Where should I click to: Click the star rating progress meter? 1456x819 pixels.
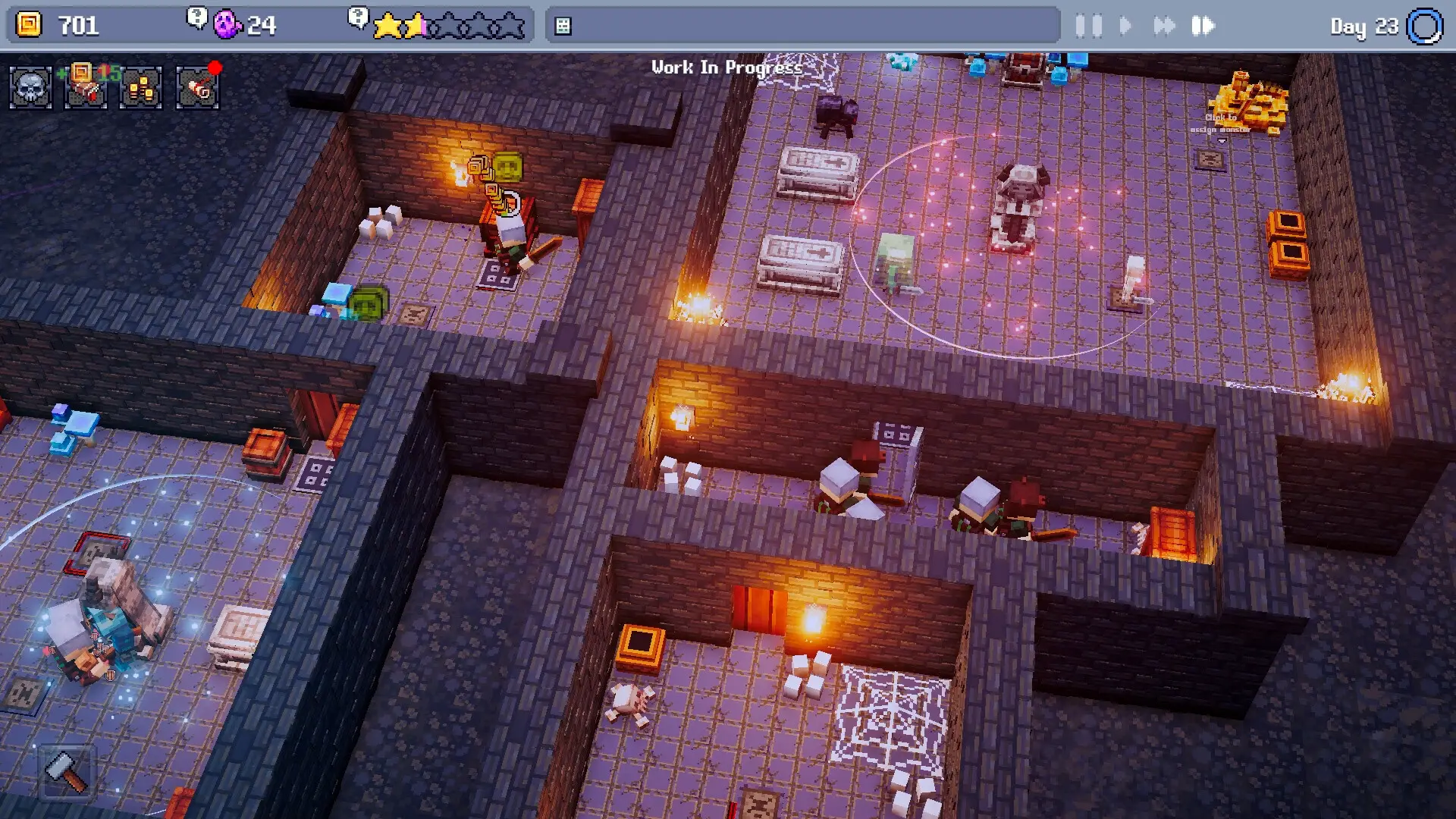(x=449, y=25)
